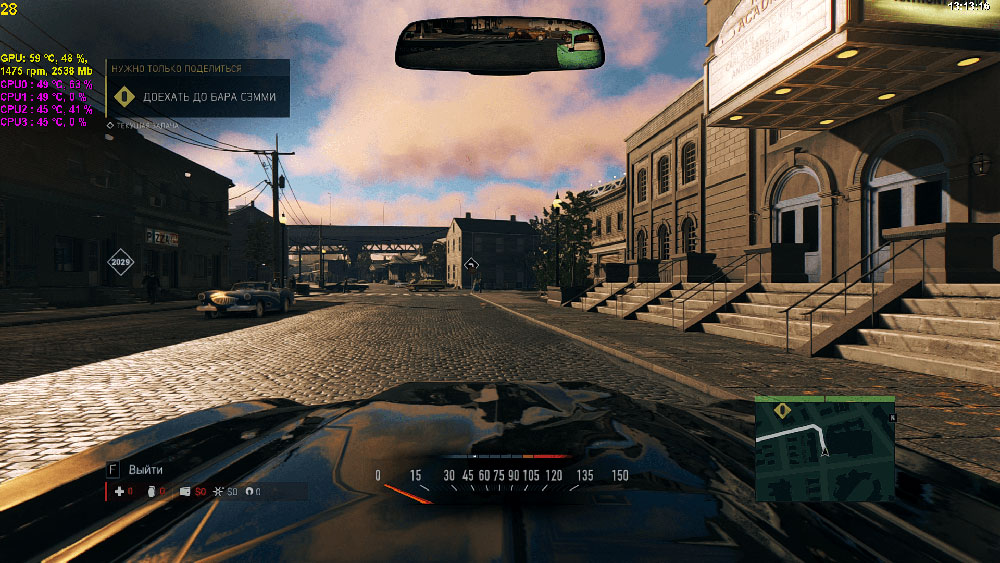Viewport: 1000px width, 563px height.
Task: Click the rearview mirror display
Action: (499, 43)
